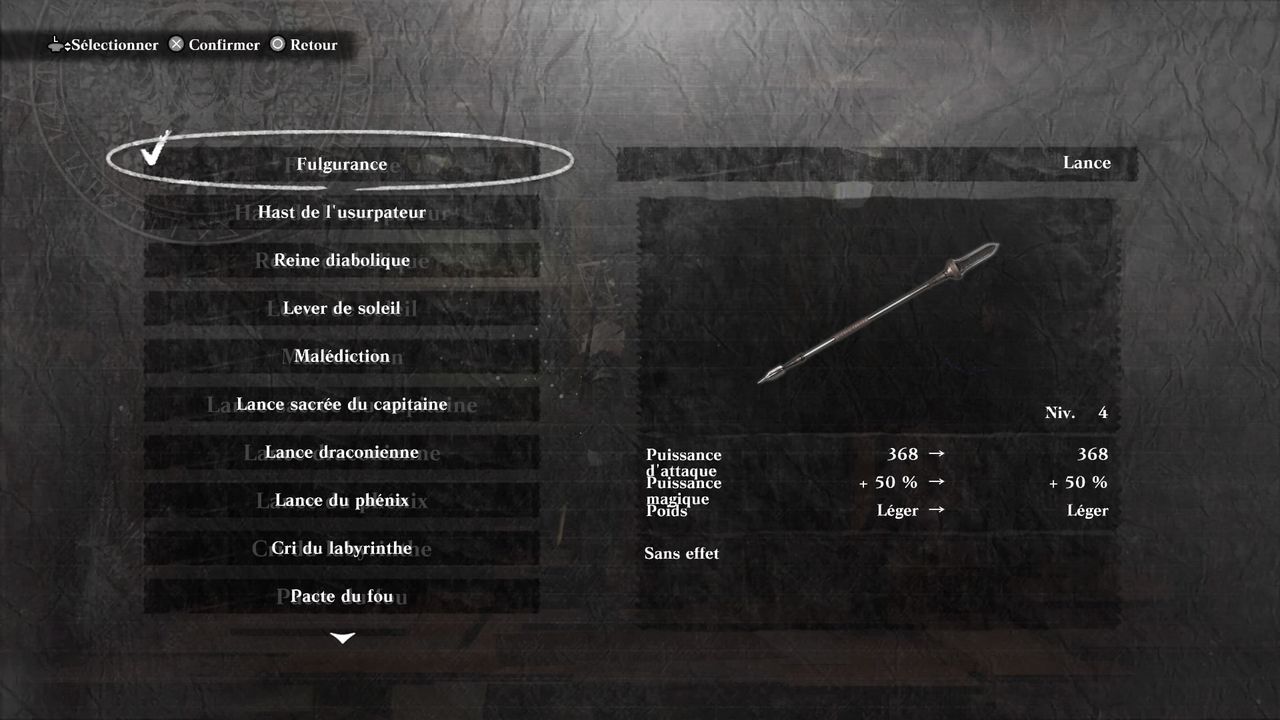
Task: Select the Fulgurance weapon entry
Action: tap(341, 164)
